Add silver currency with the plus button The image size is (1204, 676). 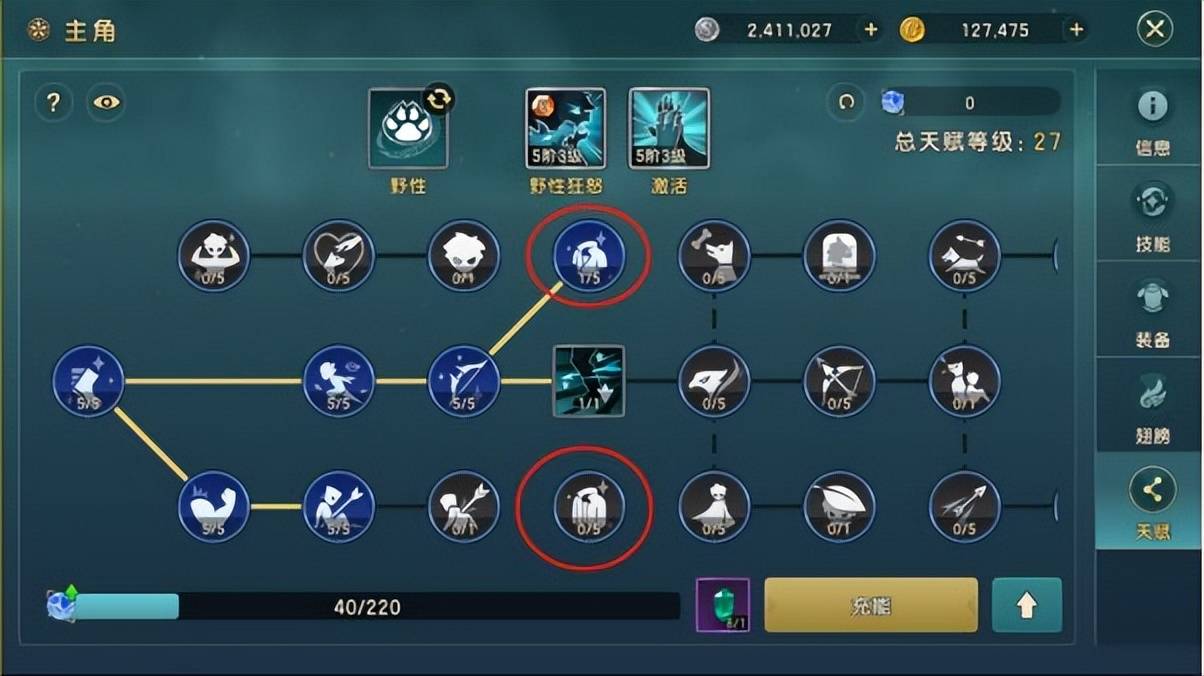870,30
